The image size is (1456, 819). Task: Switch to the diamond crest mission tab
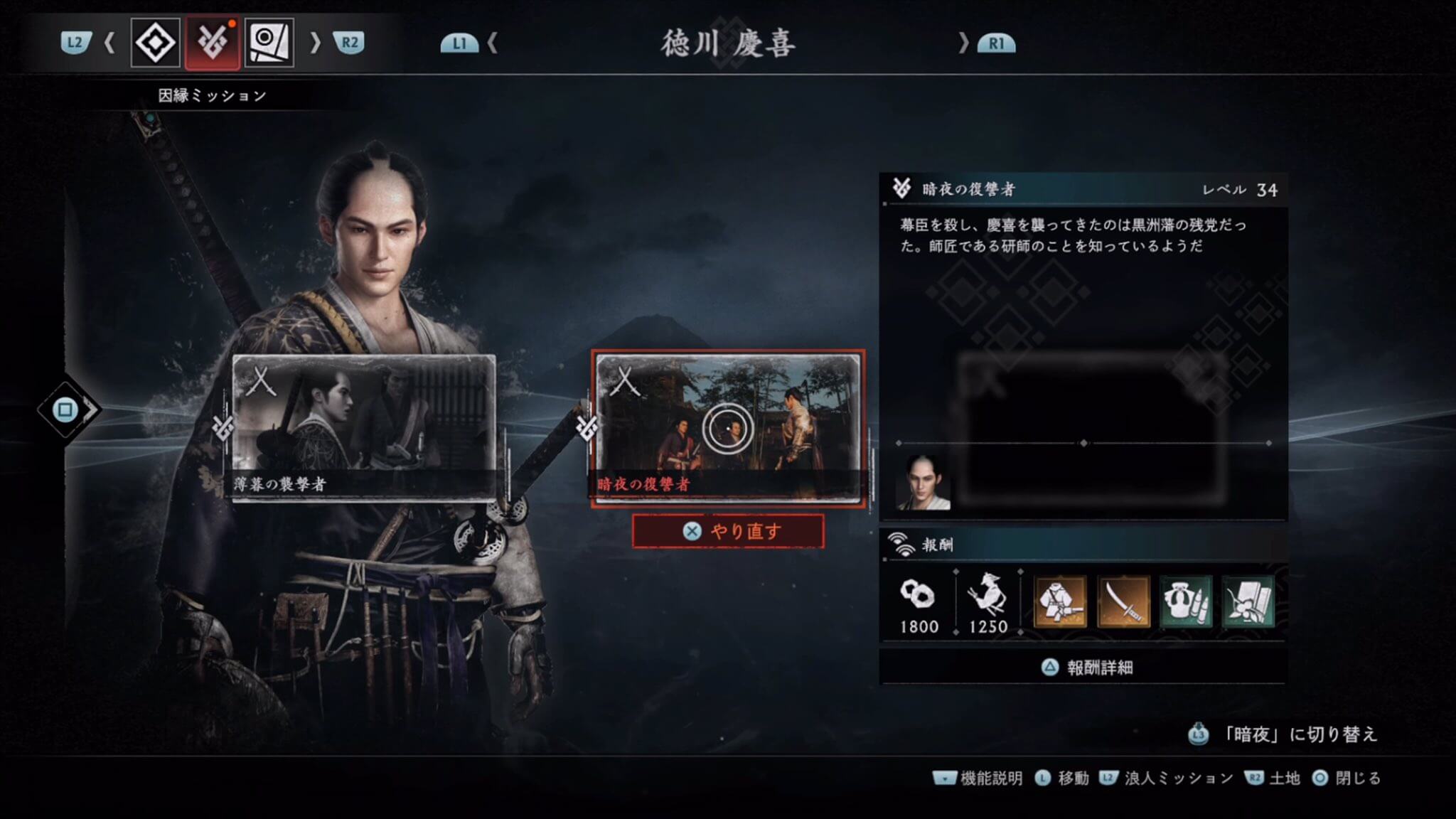pos(155,43)
